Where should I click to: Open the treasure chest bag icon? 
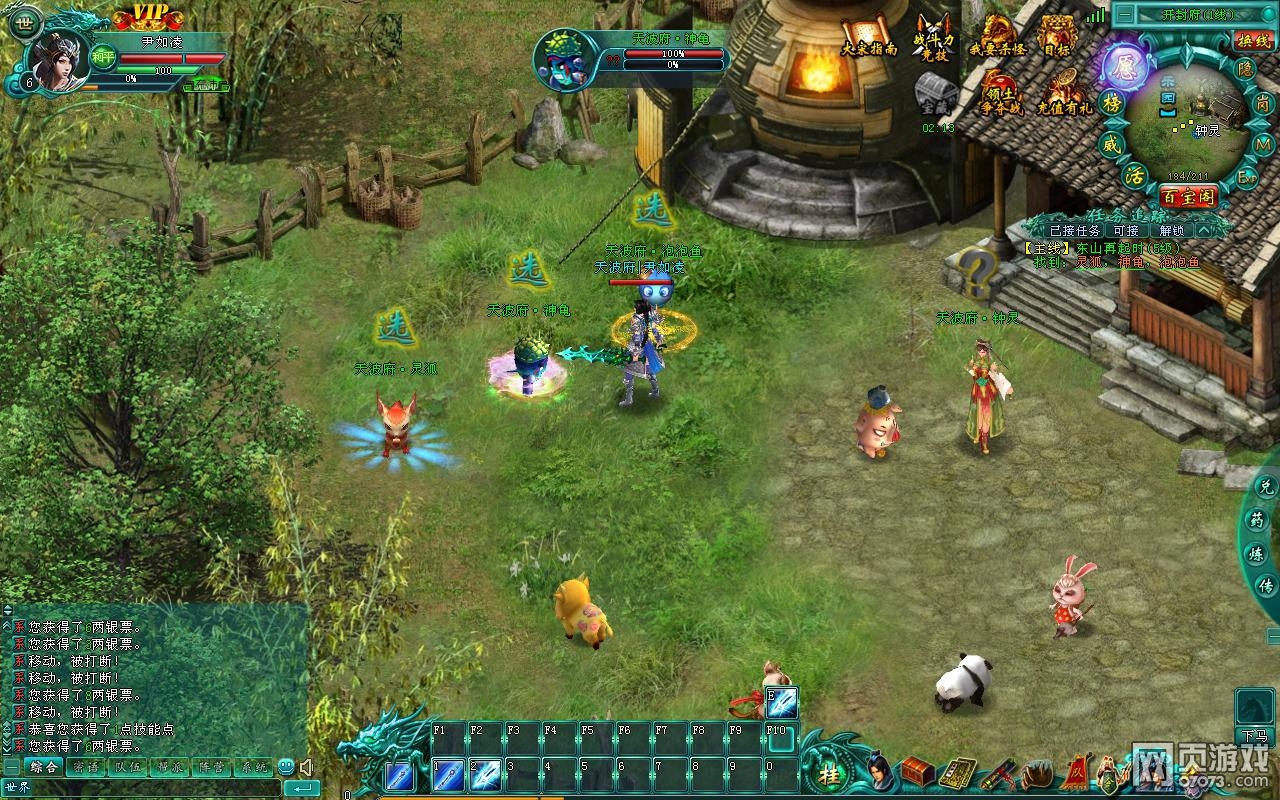point(916,773)
